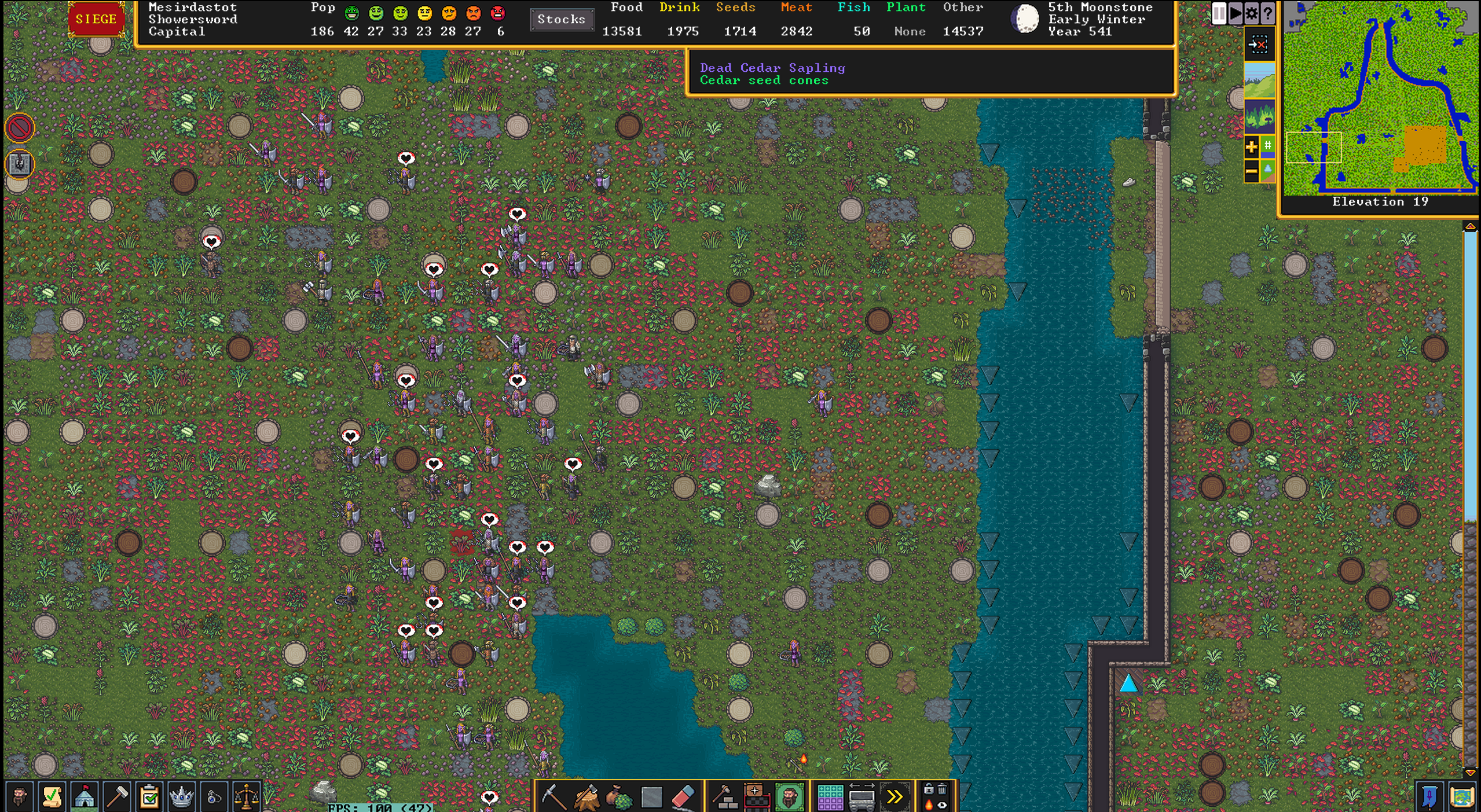Resume time with the play button
The width and height of the screenshot is (1481, 812).
pos(1235,13)
